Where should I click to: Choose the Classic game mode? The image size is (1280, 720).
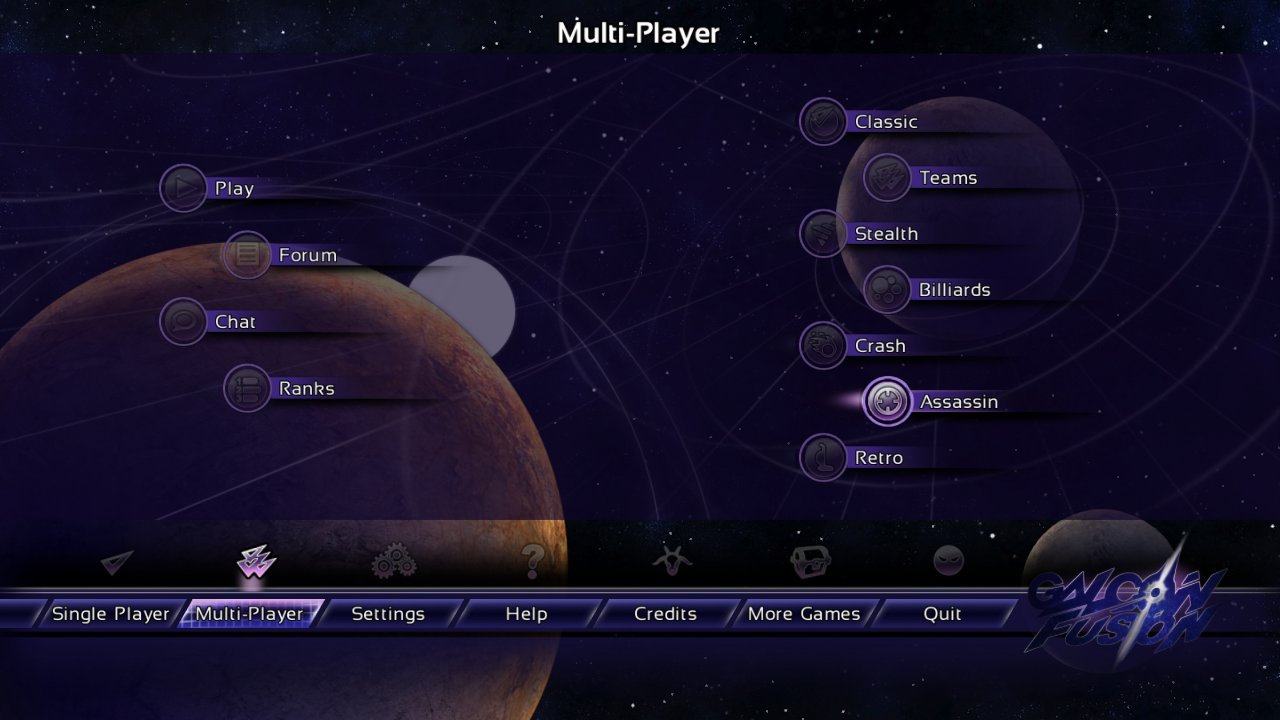click(884, 122)
